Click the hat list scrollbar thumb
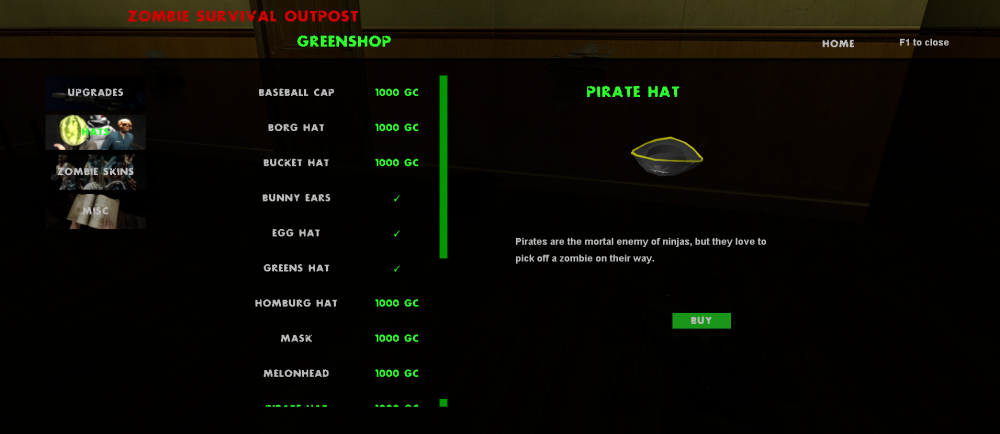This screenshot has height=434, width=1000. (x=443, y=167)
